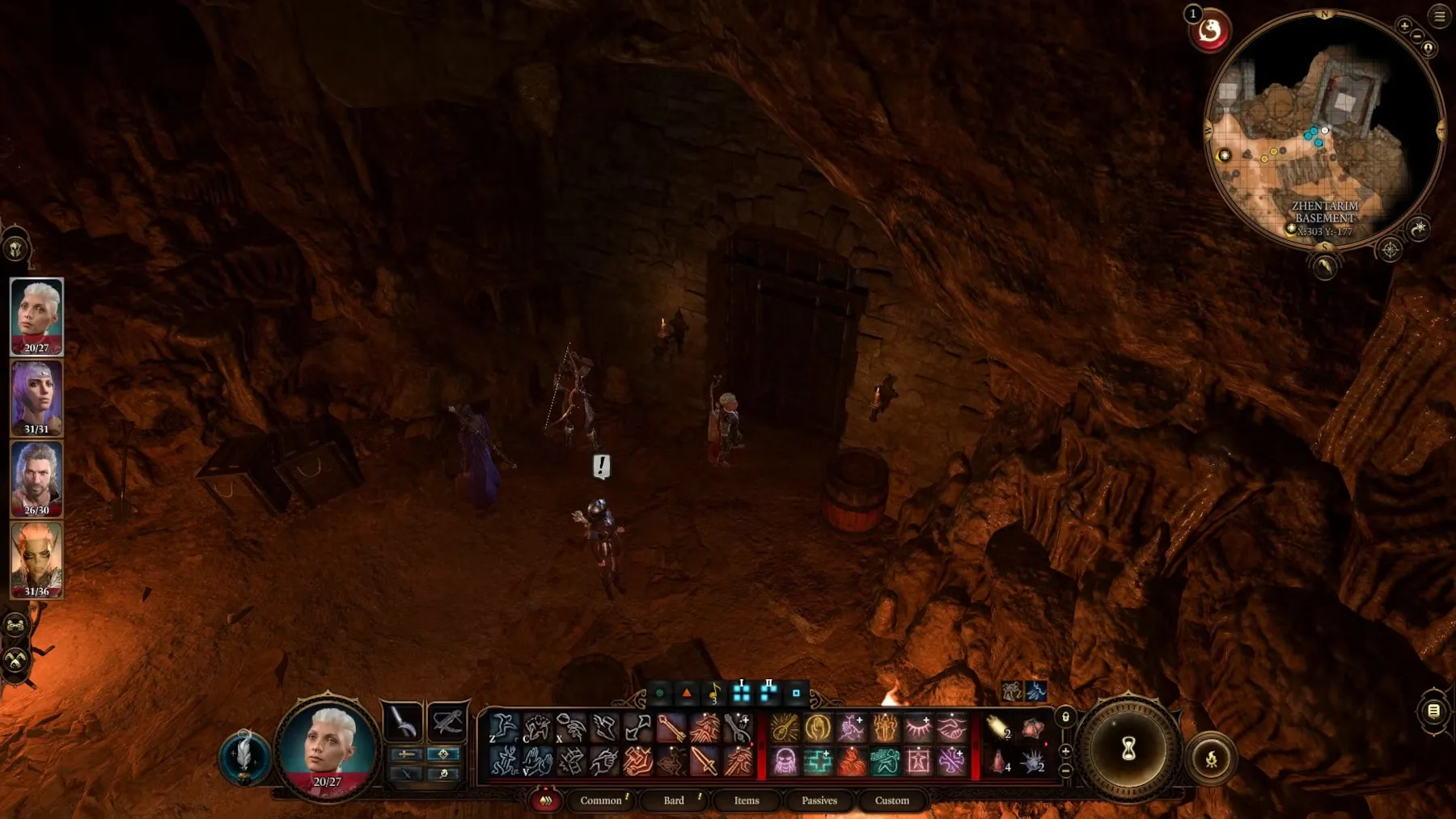Choose the flame-haired companion portrait

(x=36, y=559)
